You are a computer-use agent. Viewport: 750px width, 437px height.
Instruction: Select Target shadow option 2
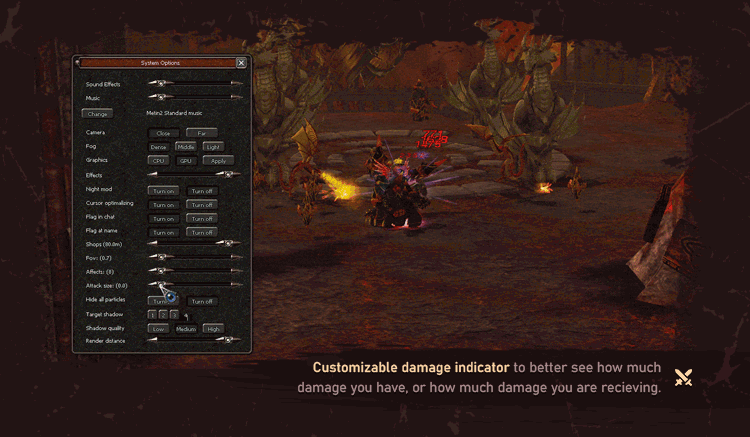click(162, 315)
